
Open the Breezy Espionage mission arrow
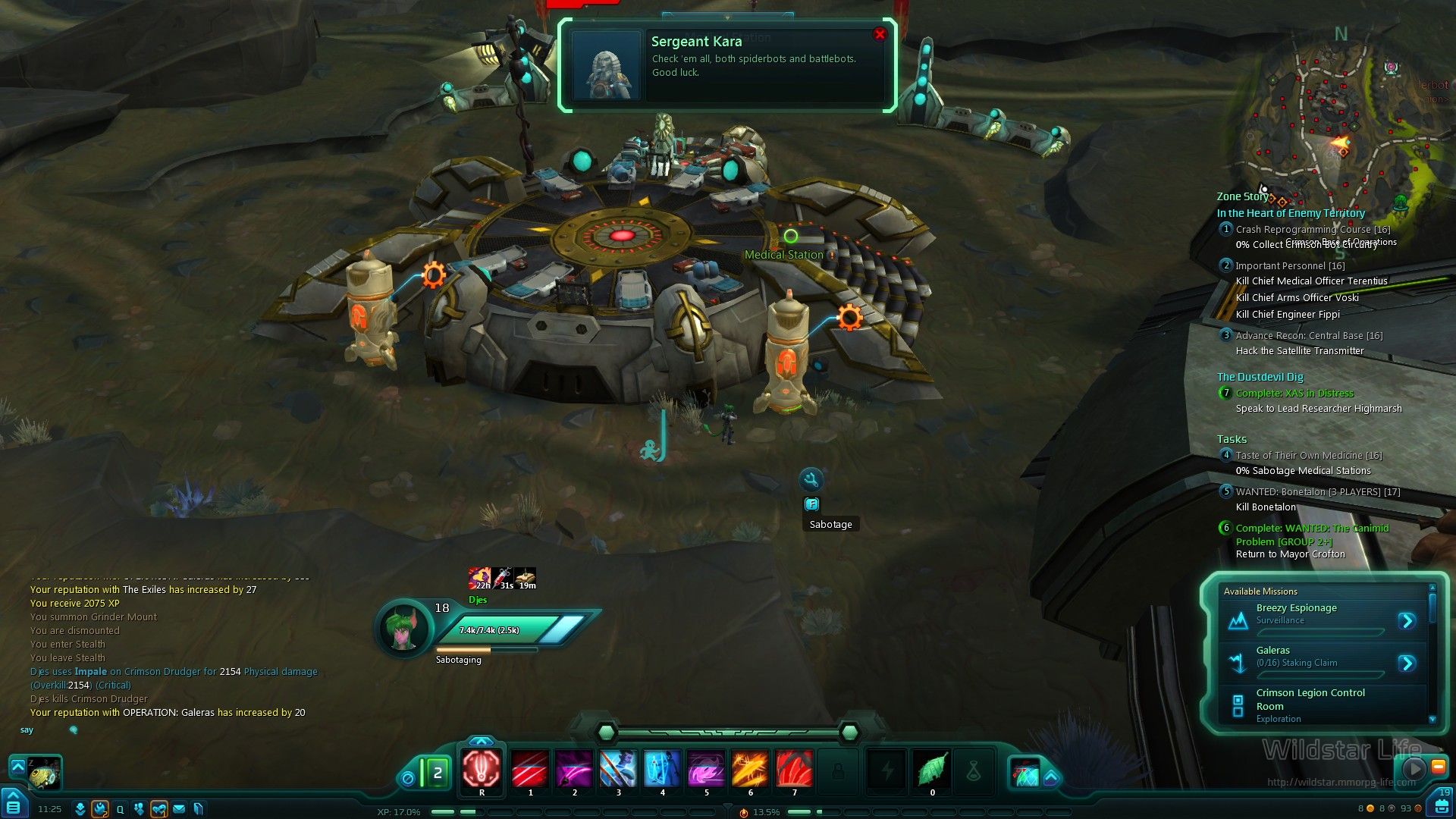click(x=1407, y=621)
